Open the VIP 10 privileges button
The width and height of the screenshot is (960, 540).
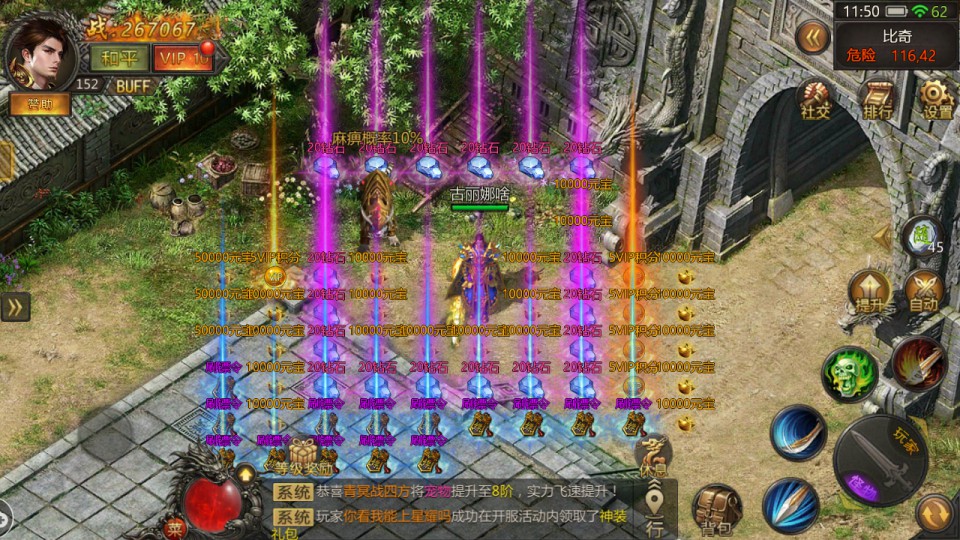[x=183, y=58]
